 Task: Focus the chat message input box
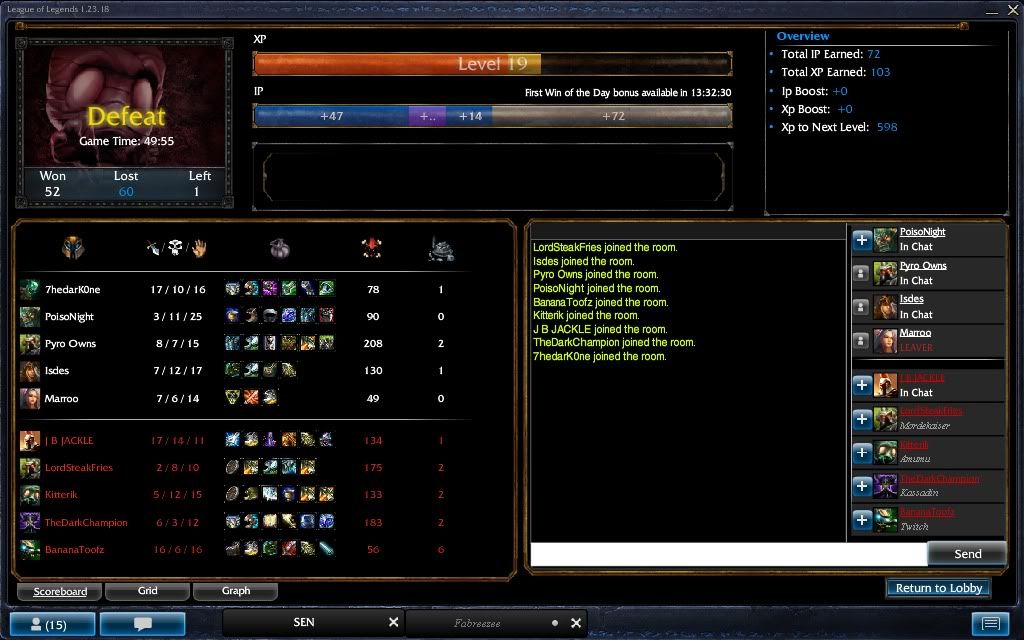pyautogui.click(x=728, y=554)
